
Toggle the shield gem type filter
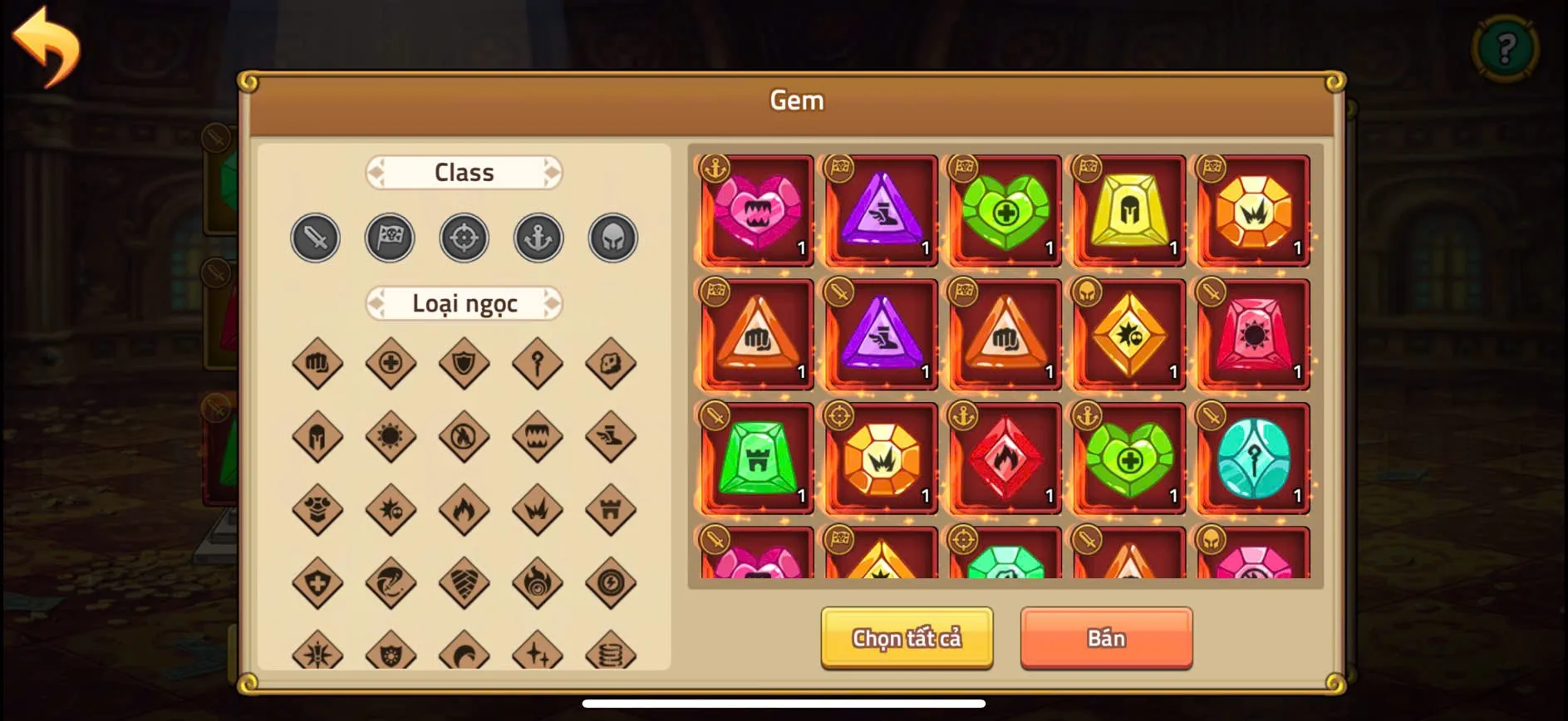465,363
